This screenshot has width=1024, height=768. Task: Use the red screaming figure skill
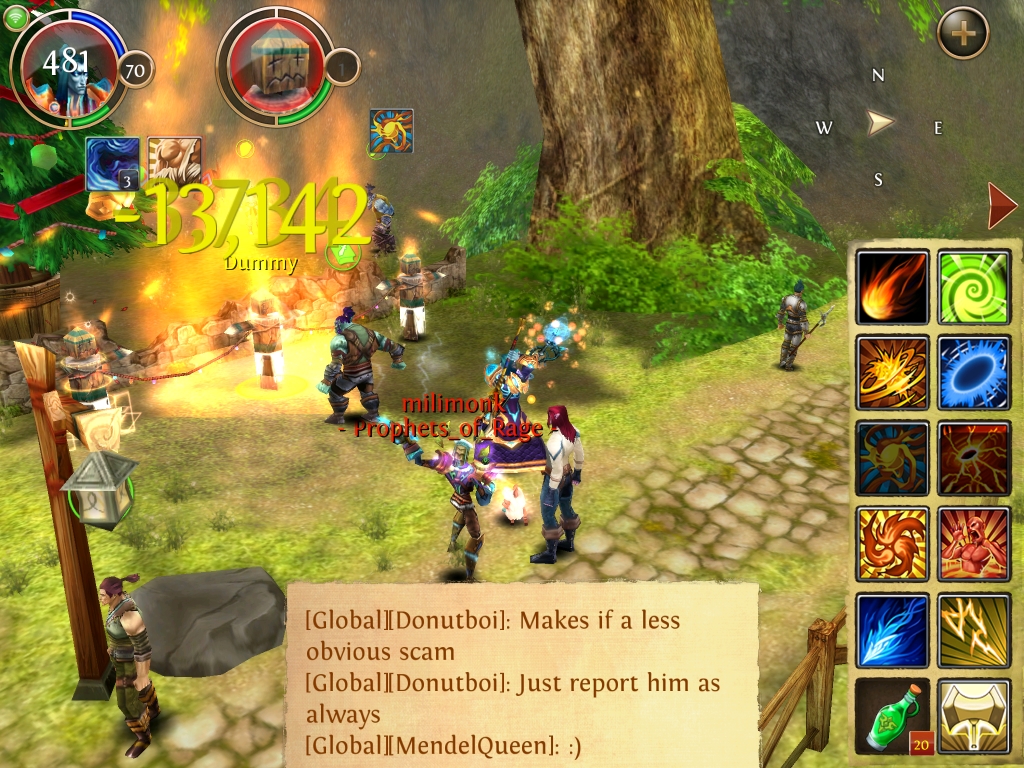pyautogui.click(x=974, y=544)
